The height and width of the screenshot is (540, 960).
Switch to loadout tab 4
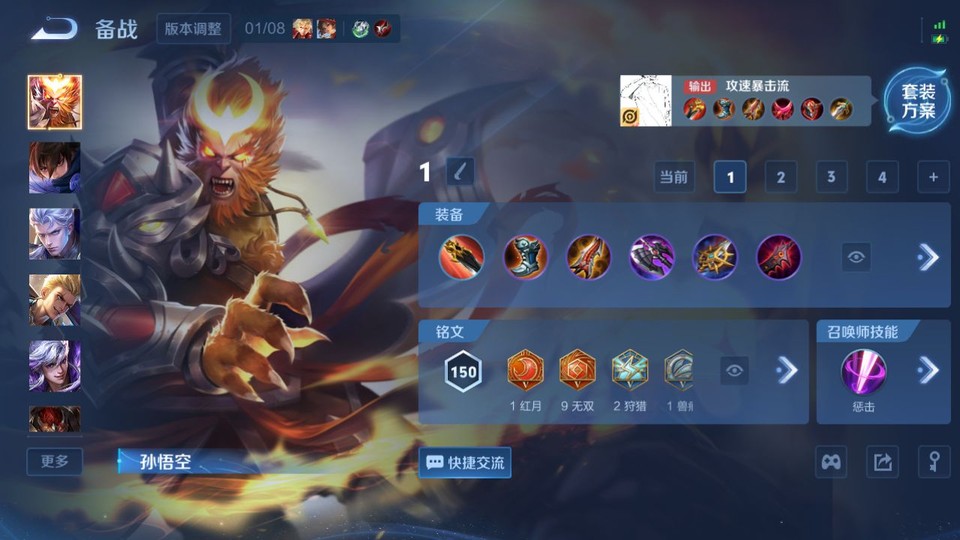[881, 178]
